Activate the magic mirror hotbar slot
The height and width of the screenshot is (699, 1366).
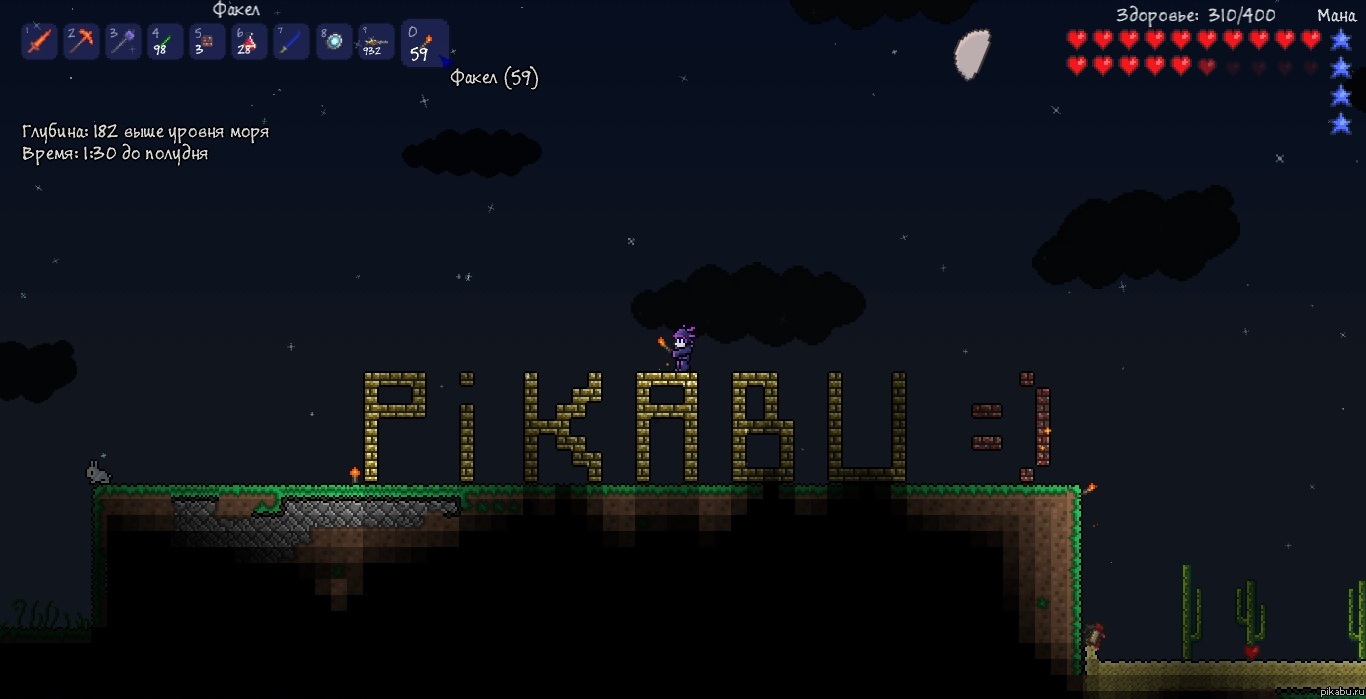pos(334,42)
